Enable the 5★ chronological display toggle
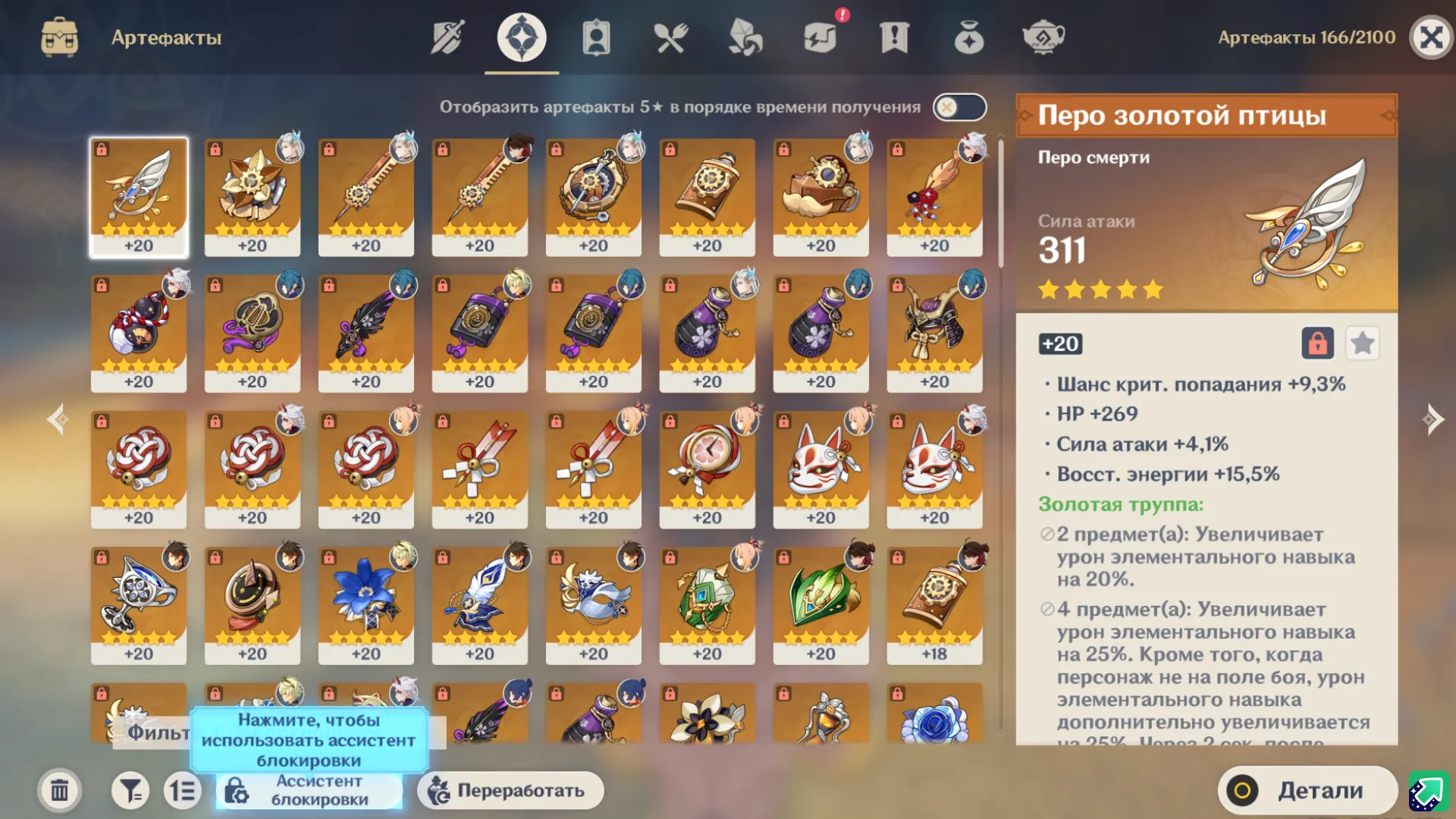Screen dimensions: 1456x819 (x=959, y=107)
